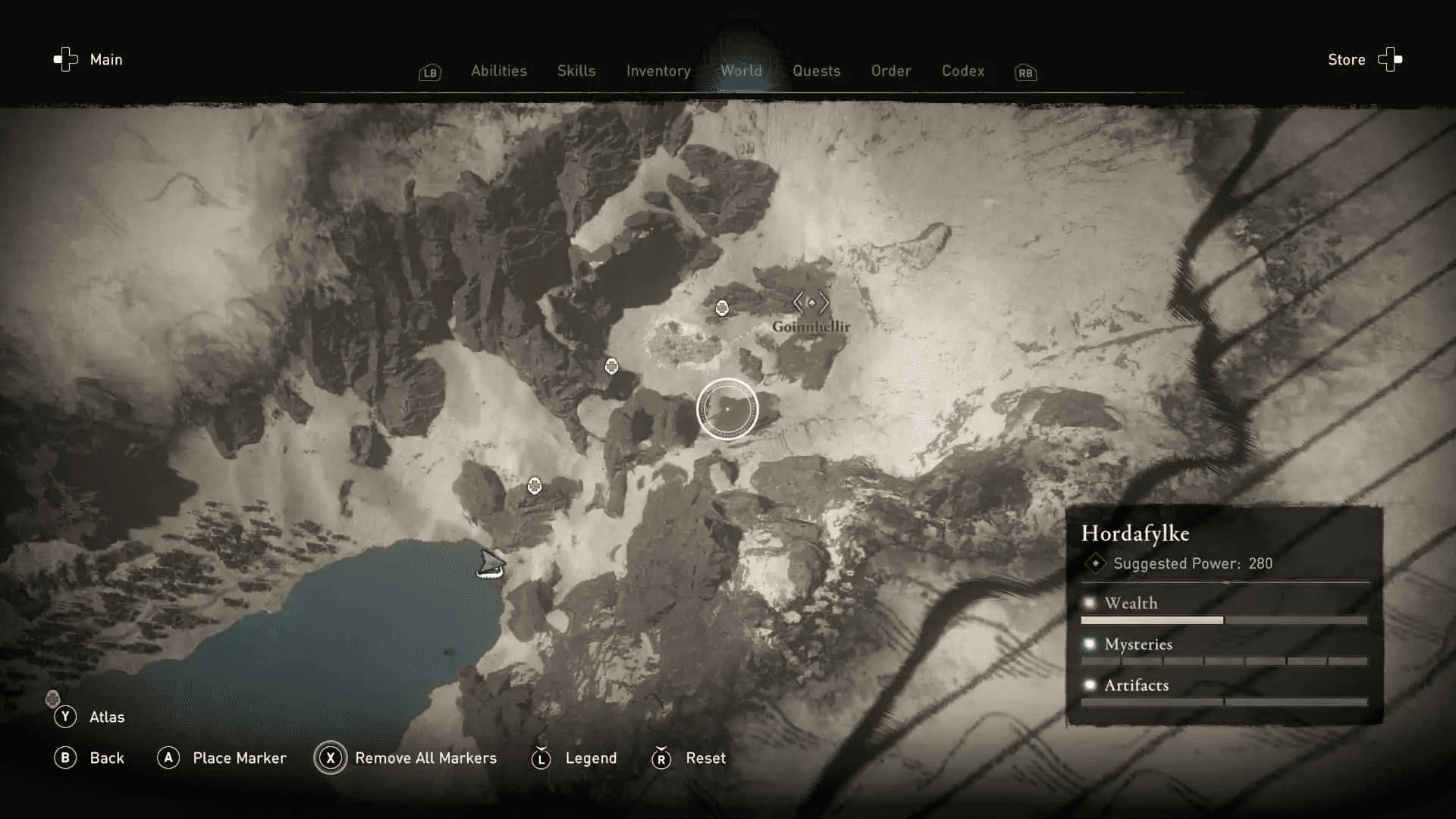Switch to the Codex tab
The image size is (1456, 819).
coord(963,71)
